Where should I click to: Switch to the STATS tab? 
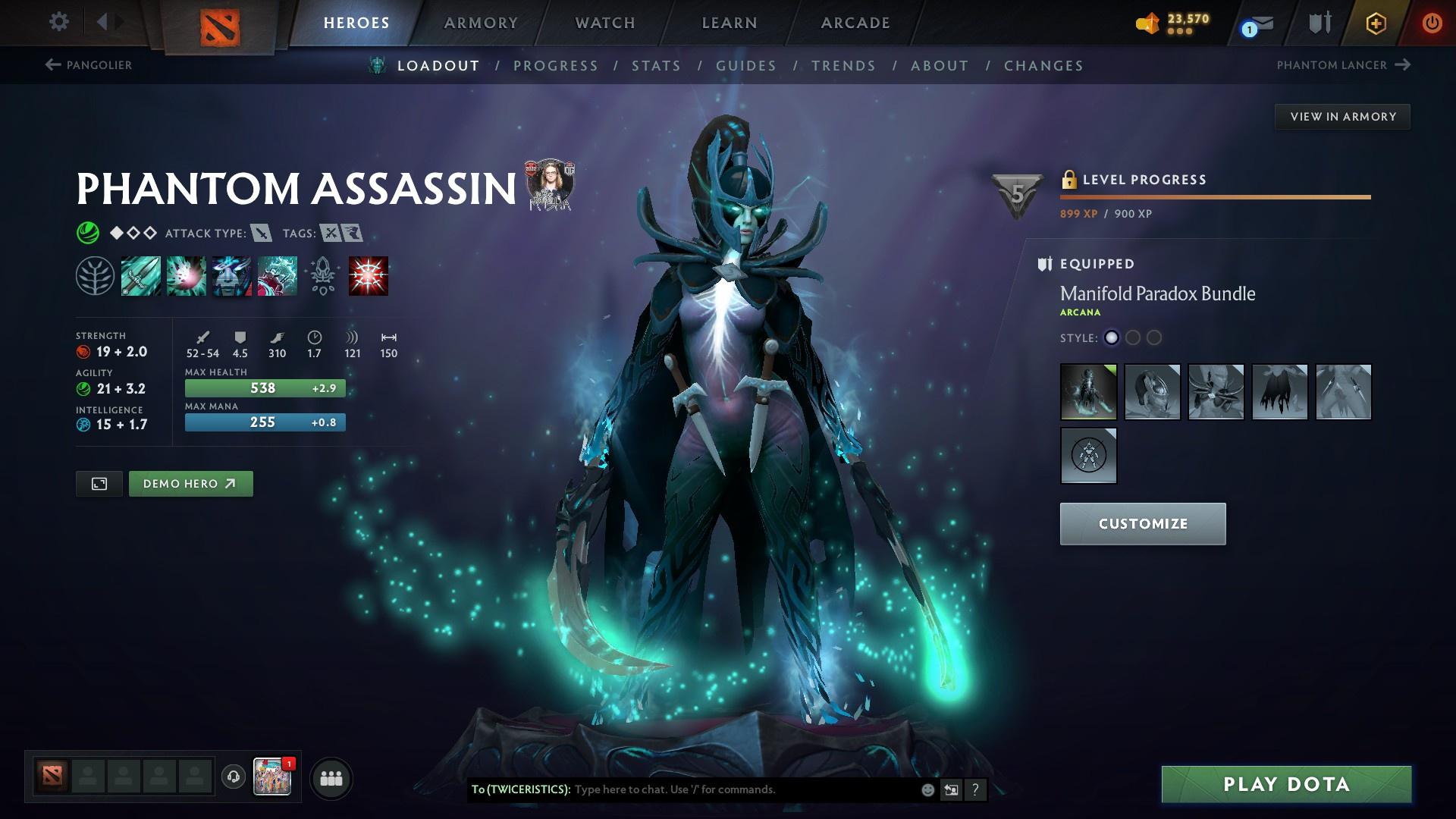657,65
